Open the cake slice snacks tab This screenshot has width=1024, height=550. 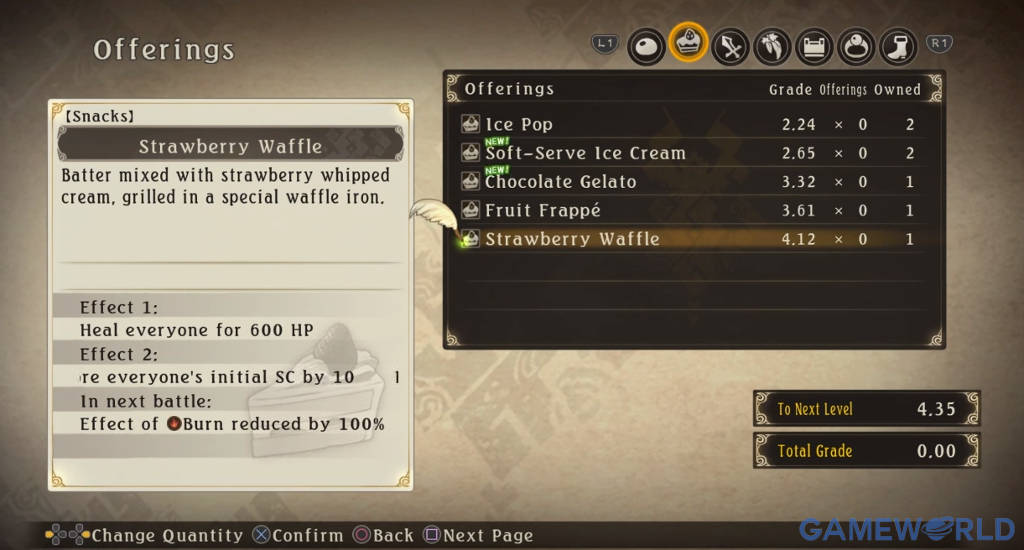pos(689,44)
